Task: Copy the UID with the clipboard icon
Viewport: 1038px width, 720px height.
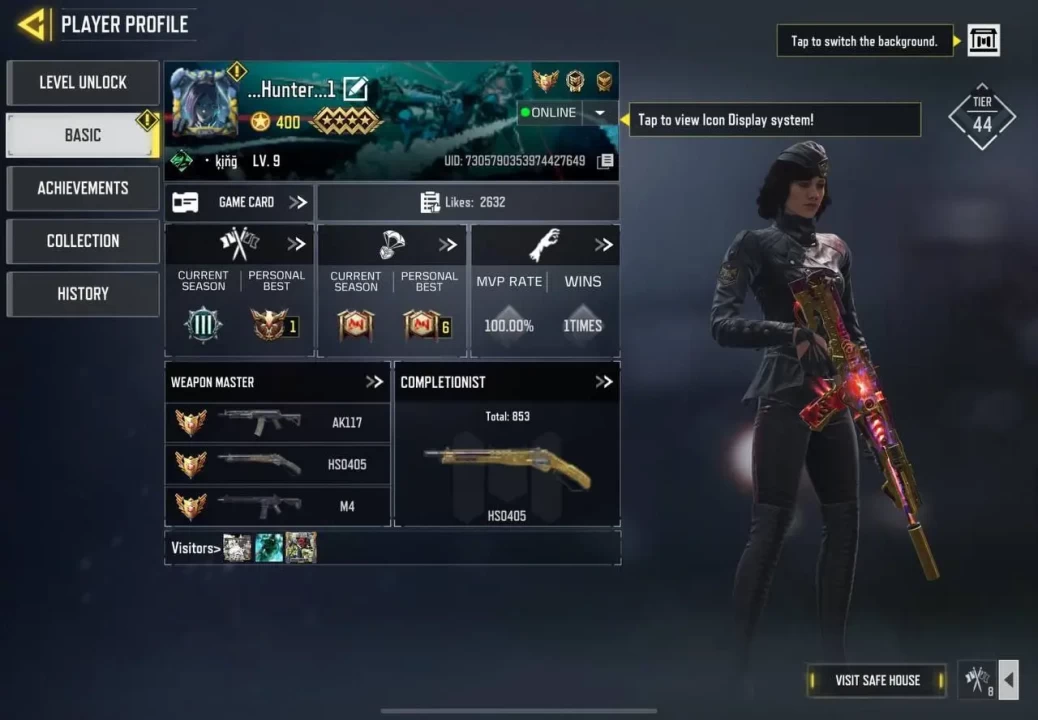Action: 604,162
